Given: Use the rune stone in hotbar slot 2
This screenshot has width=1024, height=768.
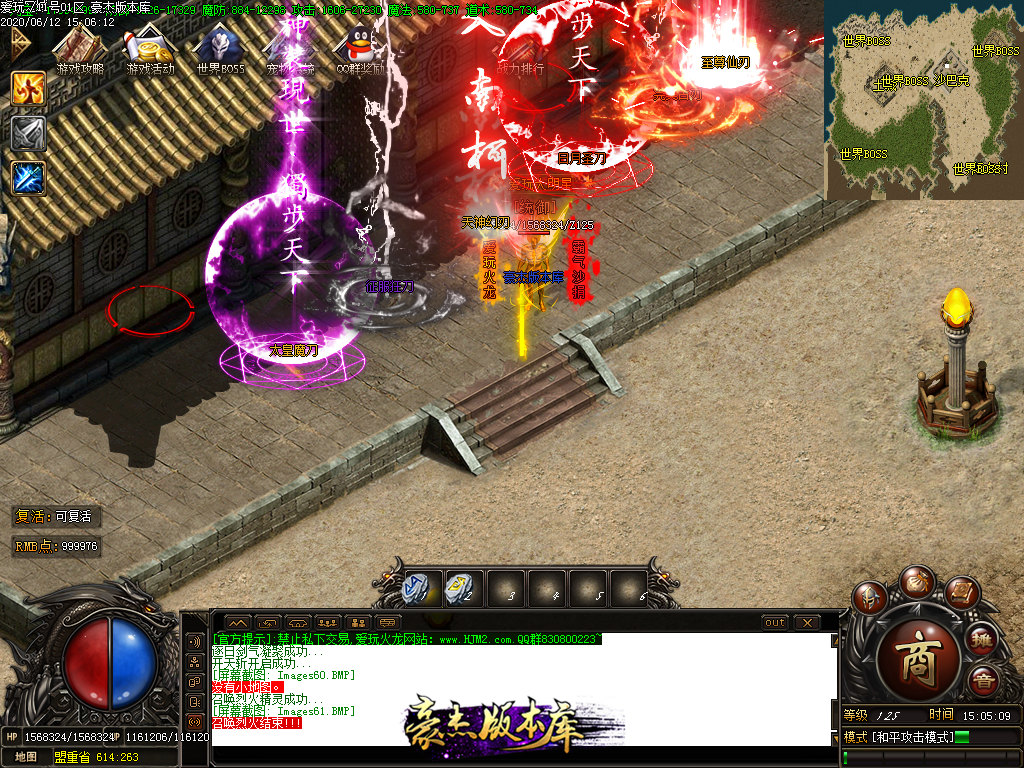Looking at the screenshot, I should tap(461, 587).
